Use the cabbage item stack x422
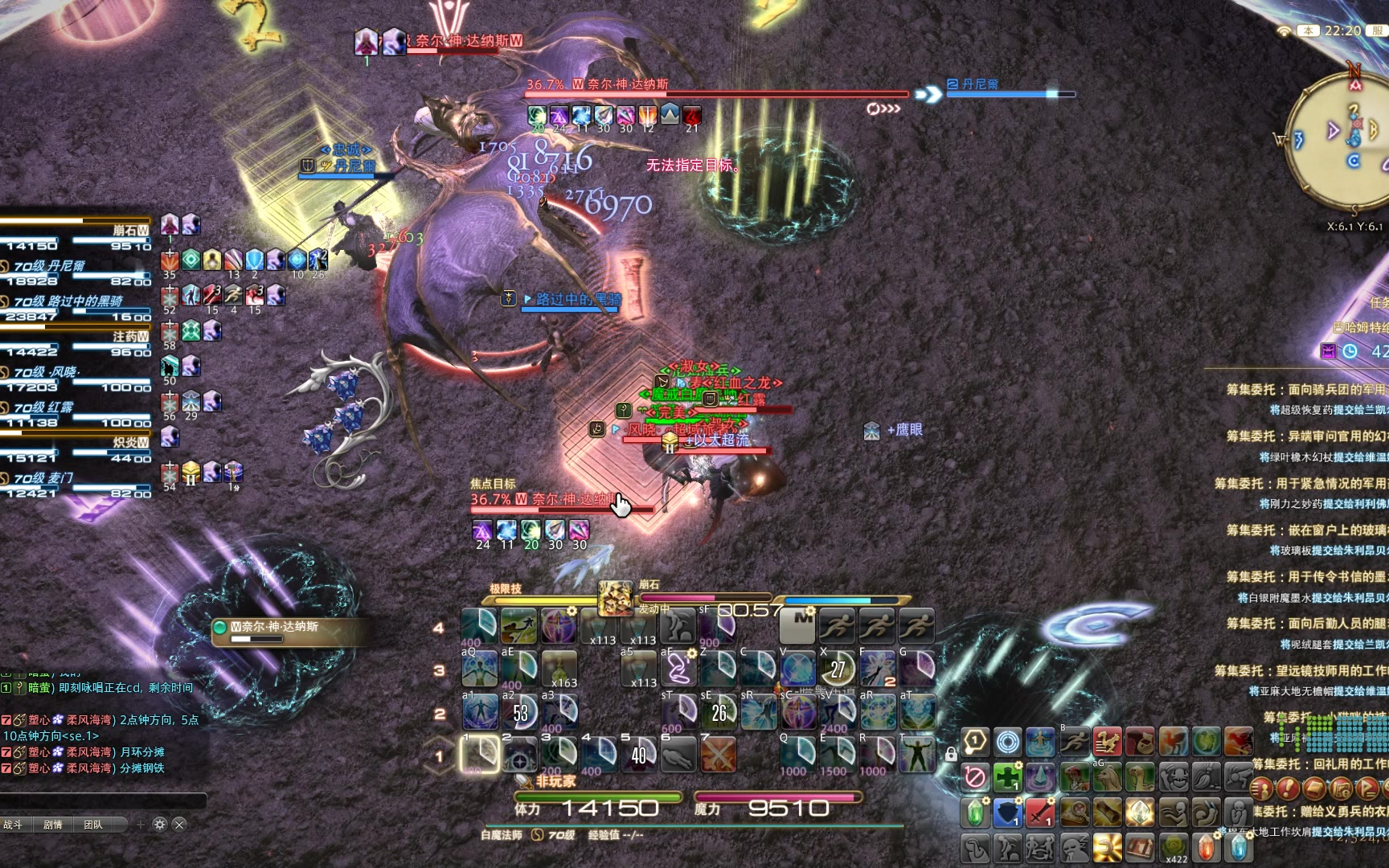This screenshot has width=1389, height=868. (1174, 847)
